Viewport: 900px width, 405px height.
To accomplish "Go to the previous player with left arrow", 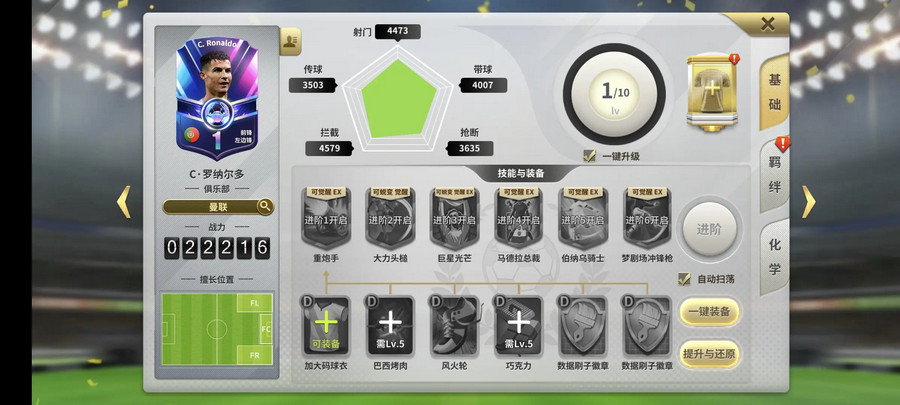I will (x=124, y=202).
